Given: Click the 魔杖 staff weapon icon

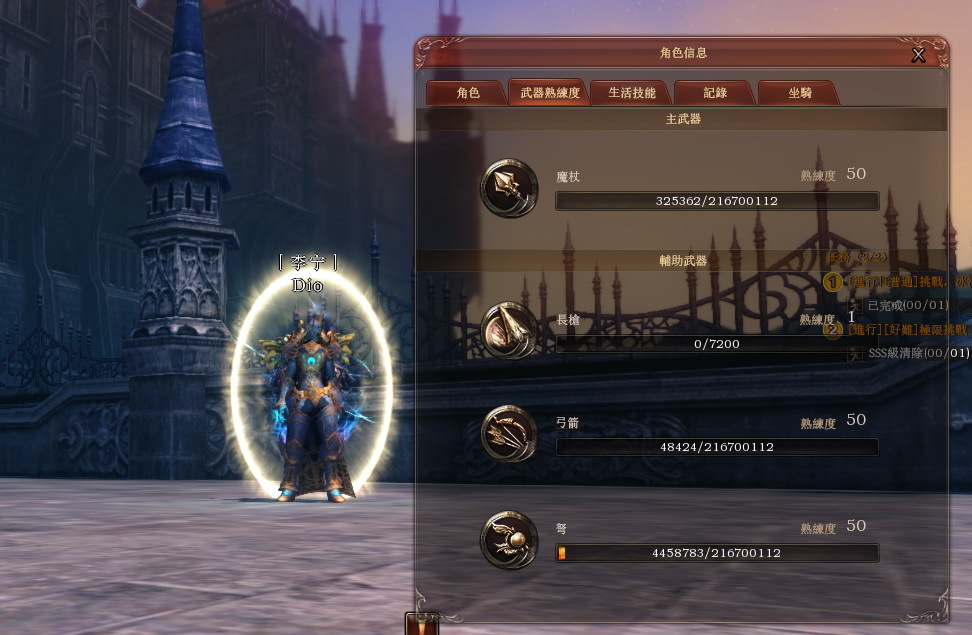Looking at the screenshot, I should tap(509, 187).
